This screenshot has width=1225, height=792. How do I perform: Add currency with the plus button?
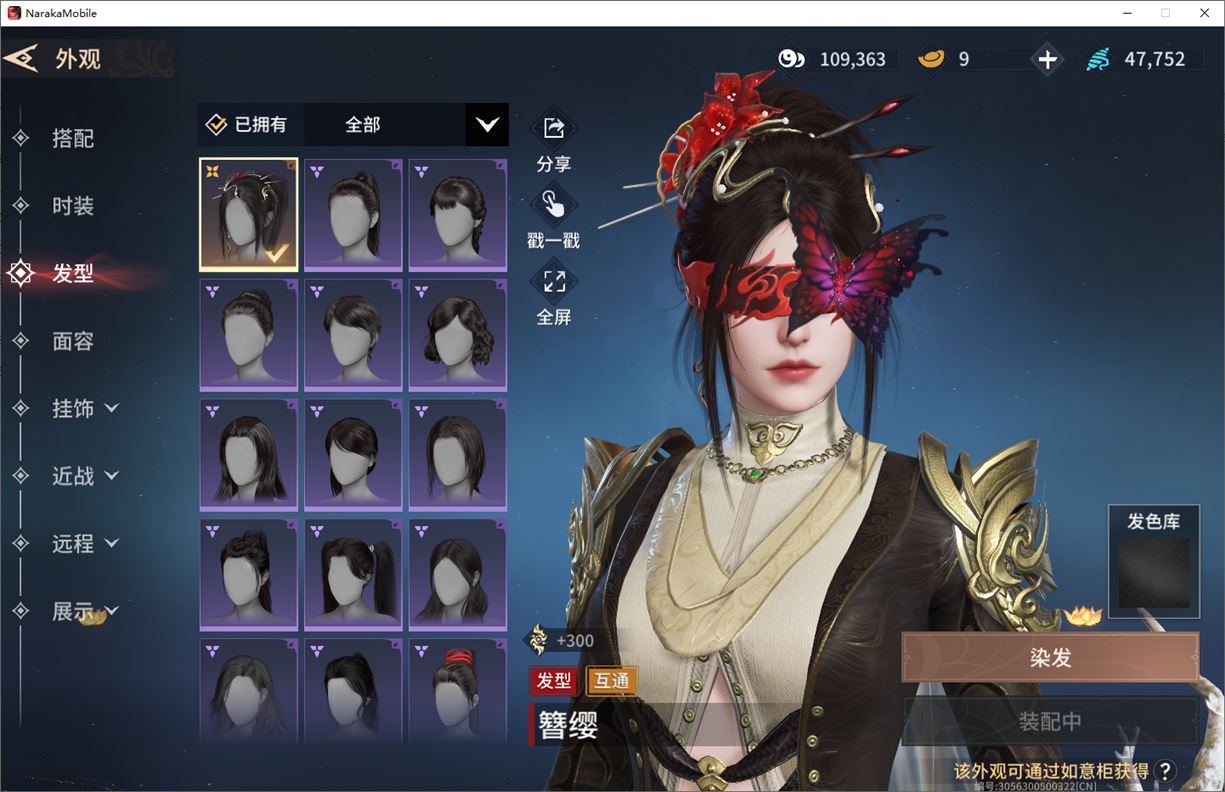click(1047, 60)
